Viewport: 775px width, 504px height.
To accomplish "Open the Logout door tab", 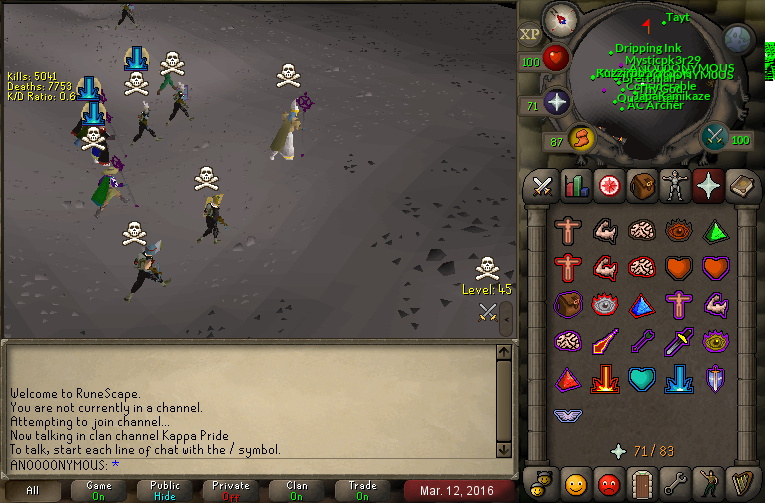I will [642, 484].
